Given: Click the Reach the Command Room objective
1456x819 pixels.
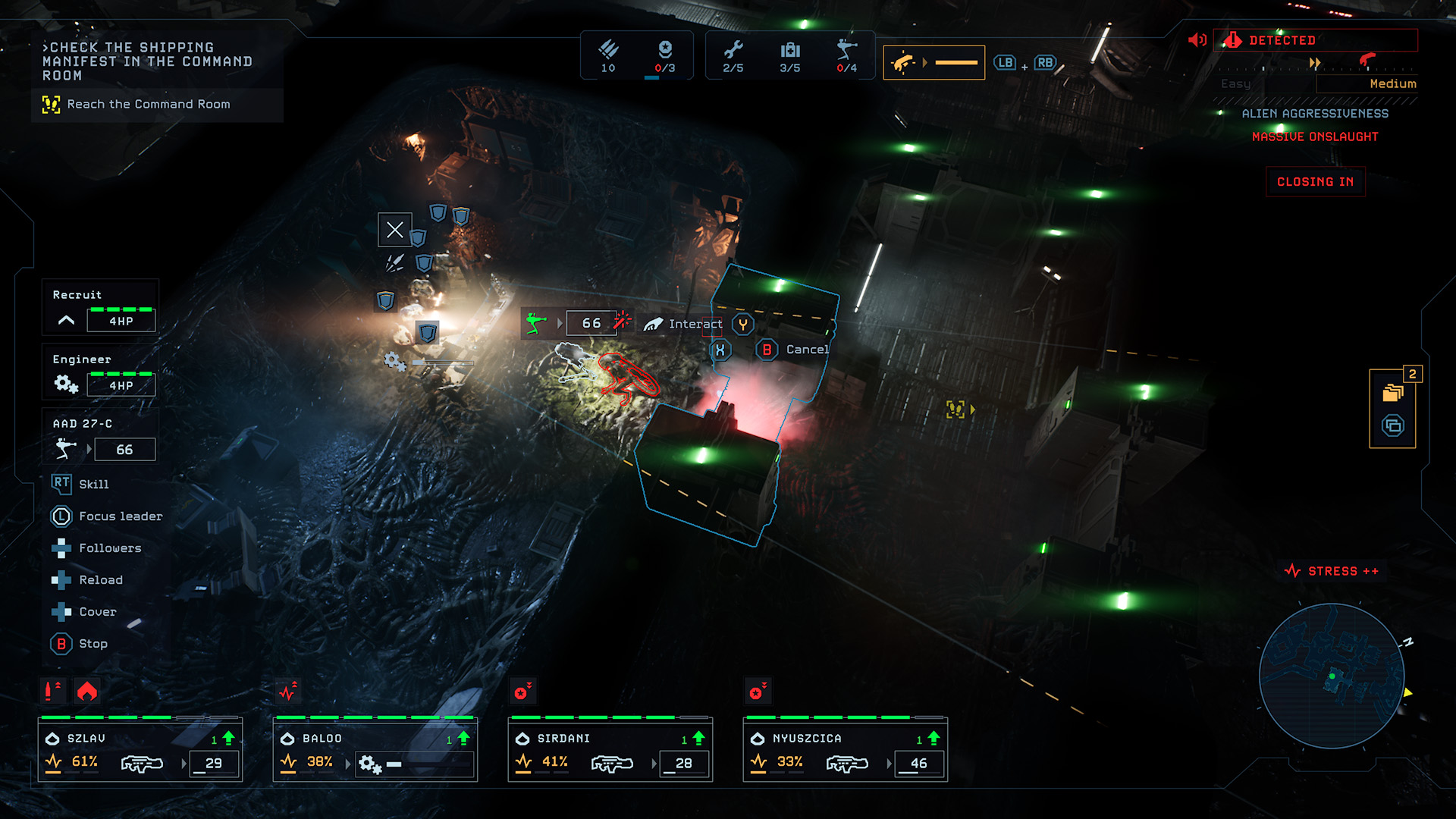Looking at the screenshot, I should [148, 105].
